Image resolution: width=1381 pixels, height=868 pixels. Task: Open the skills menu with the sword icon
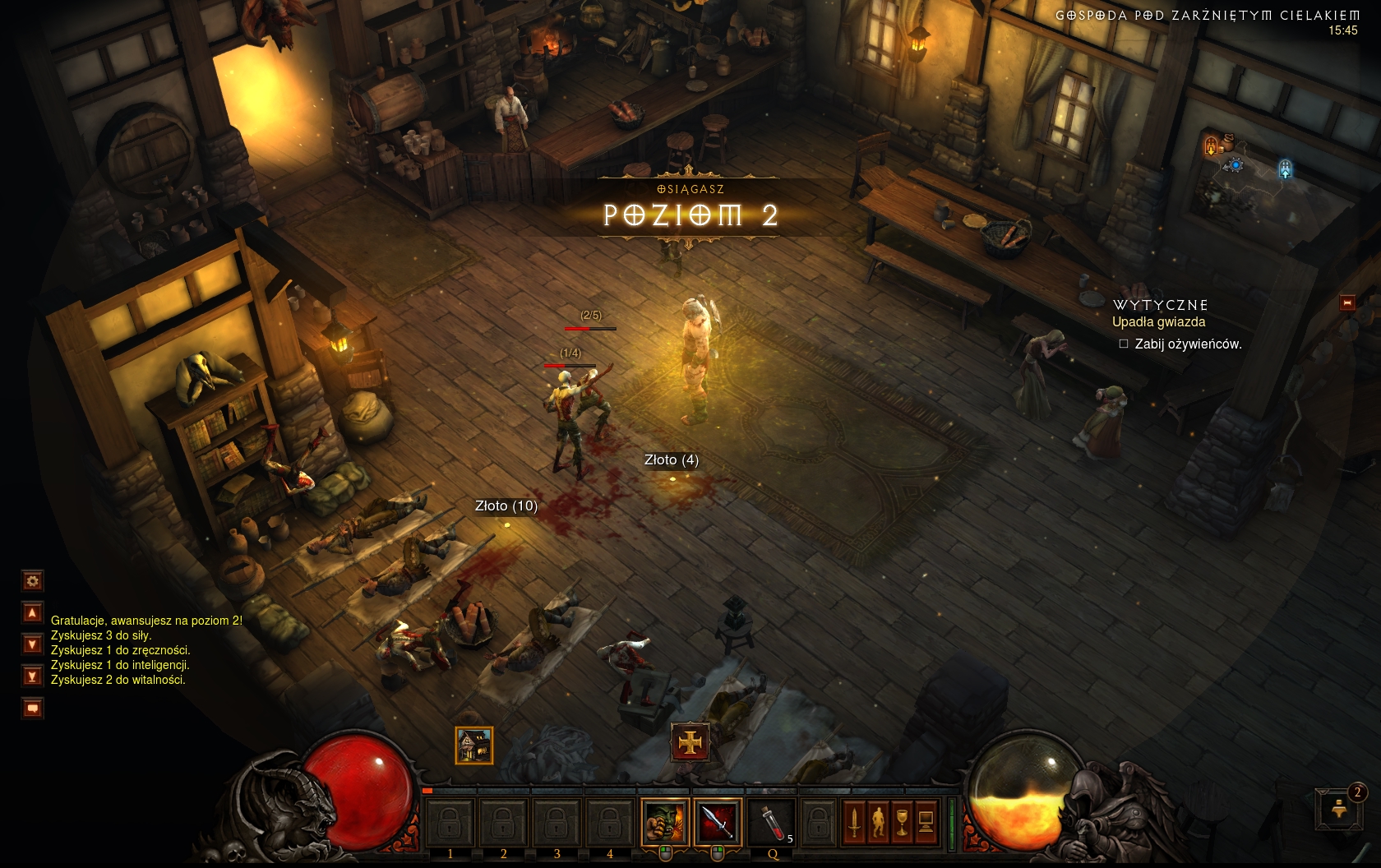pos(855,821)
